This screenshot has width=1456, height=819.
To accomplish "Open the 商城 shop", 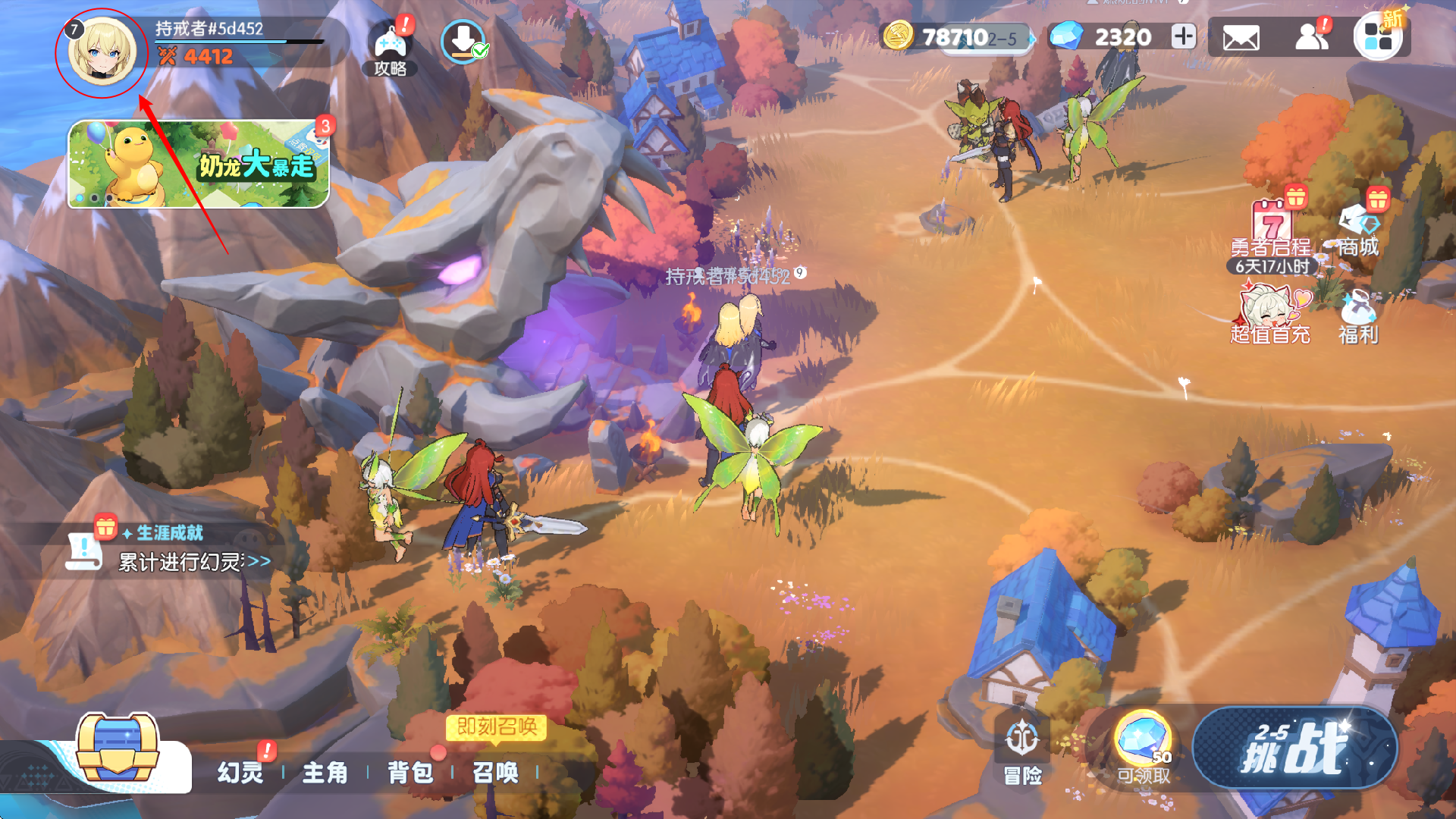I will 1358,230.
